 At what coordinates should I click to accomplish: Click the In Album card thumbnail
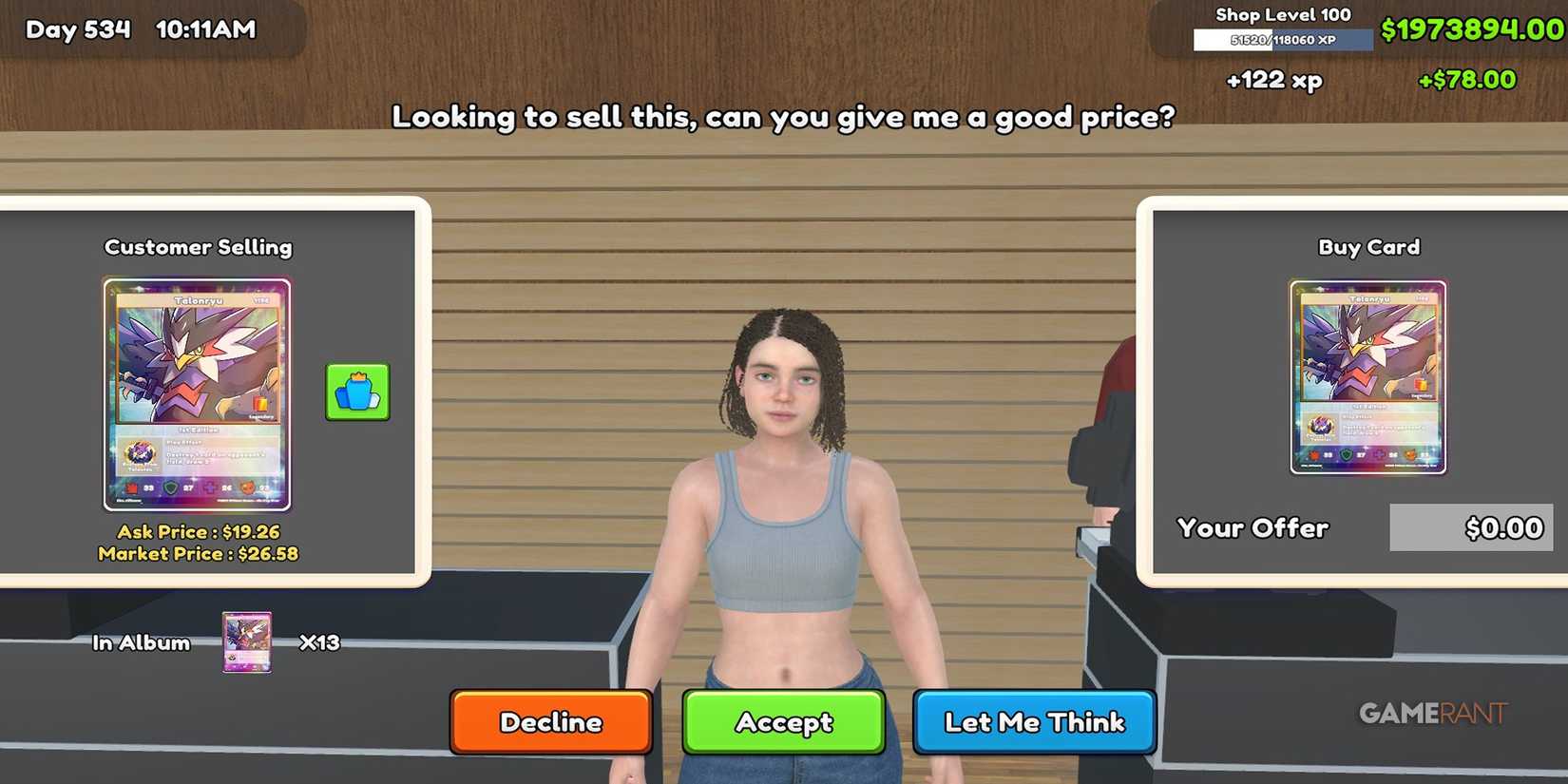coord(247,641)
